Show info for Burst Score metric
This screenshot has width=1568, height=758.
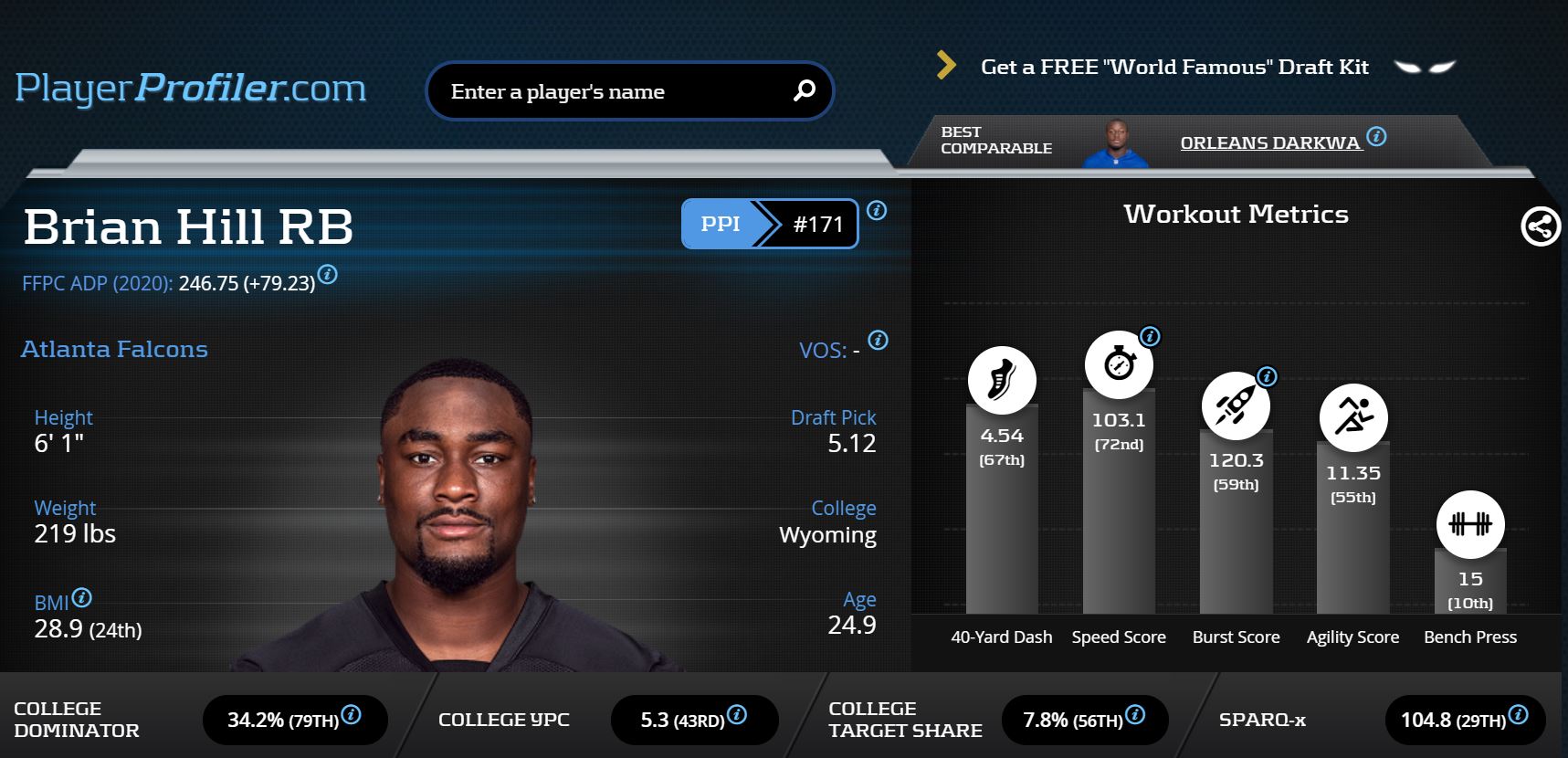click(x=1267, y=376)
